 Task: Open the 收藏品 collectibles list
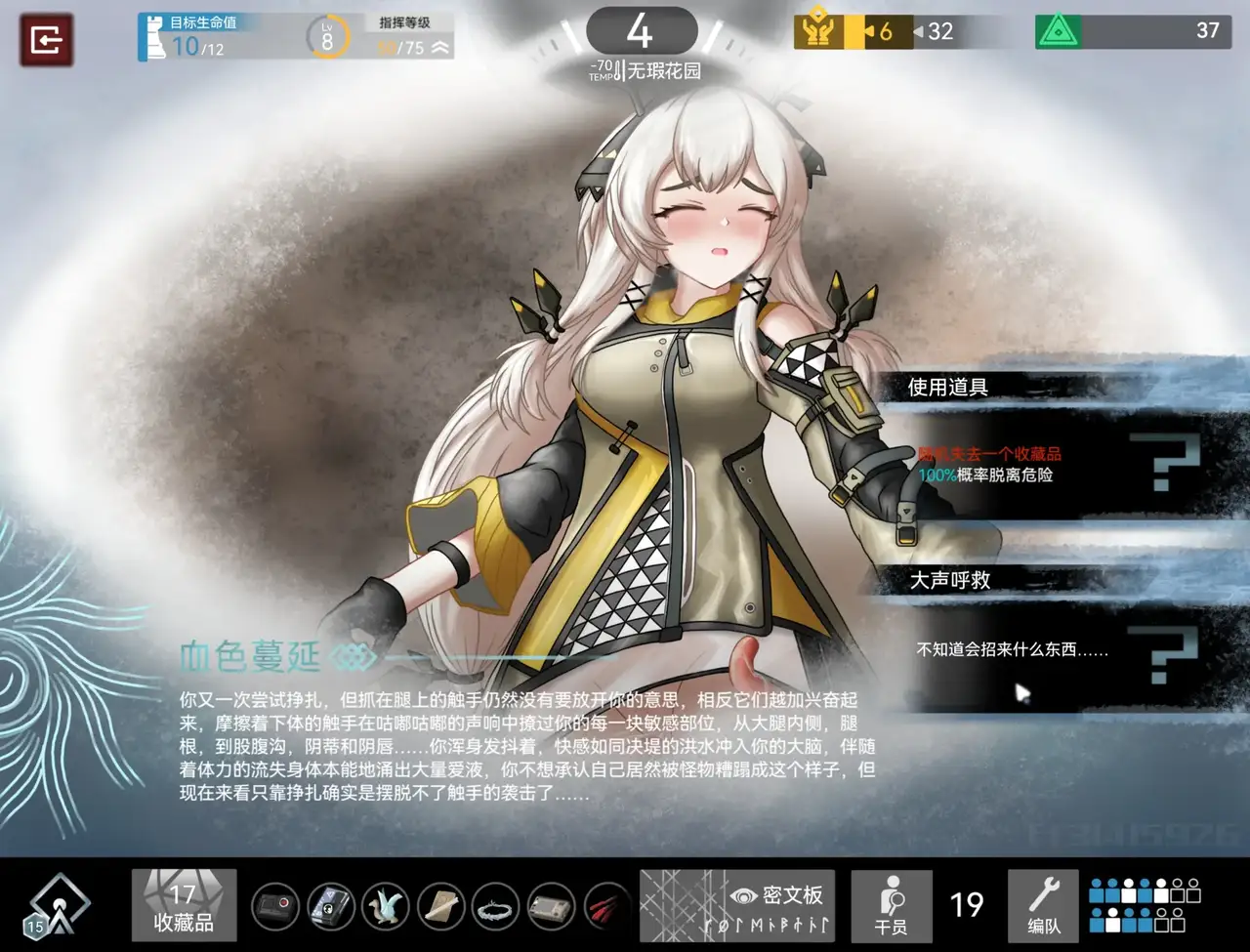point(184,905)
